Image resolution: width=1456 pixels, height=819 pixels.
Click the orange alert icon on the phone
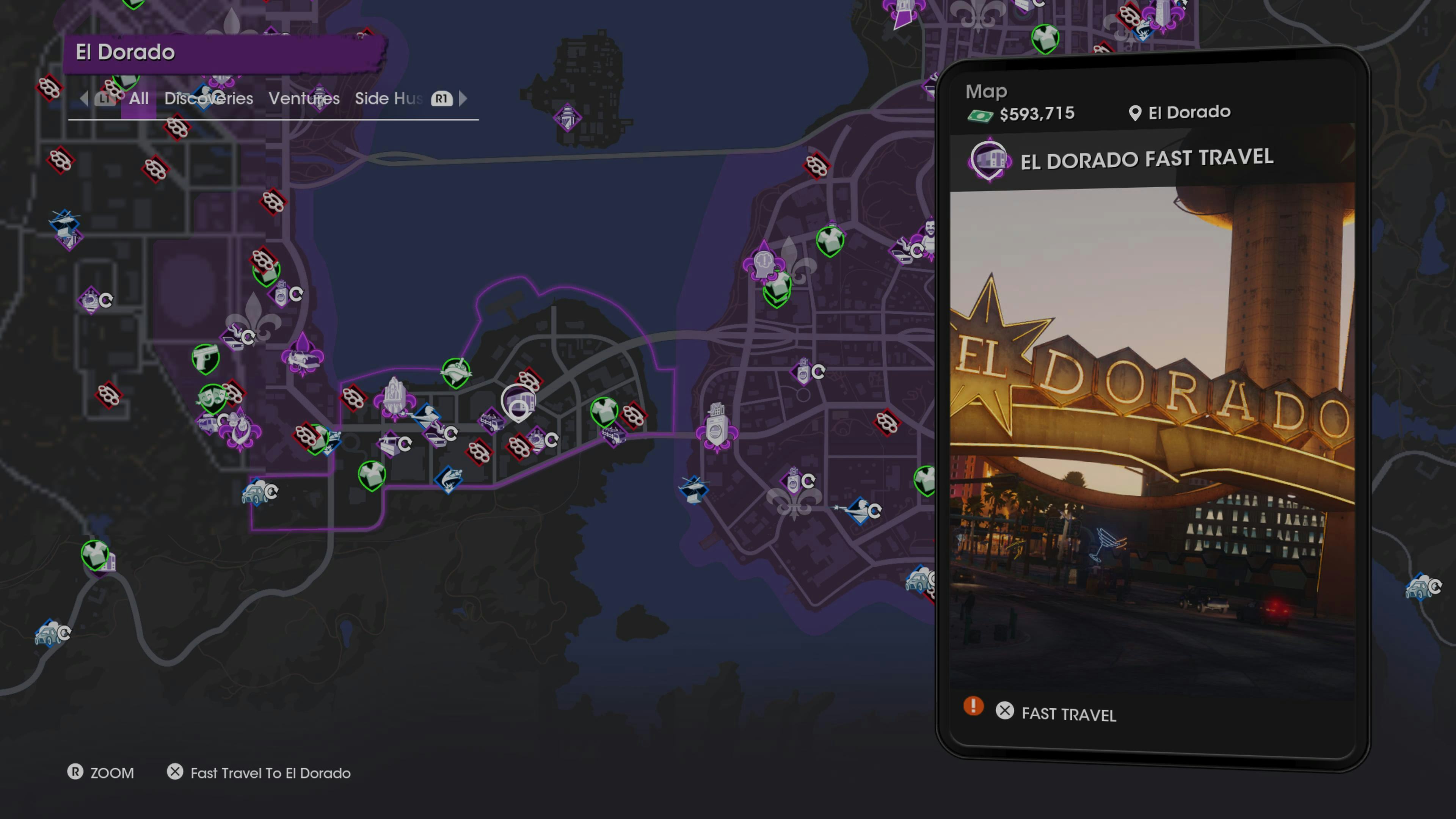973,706
